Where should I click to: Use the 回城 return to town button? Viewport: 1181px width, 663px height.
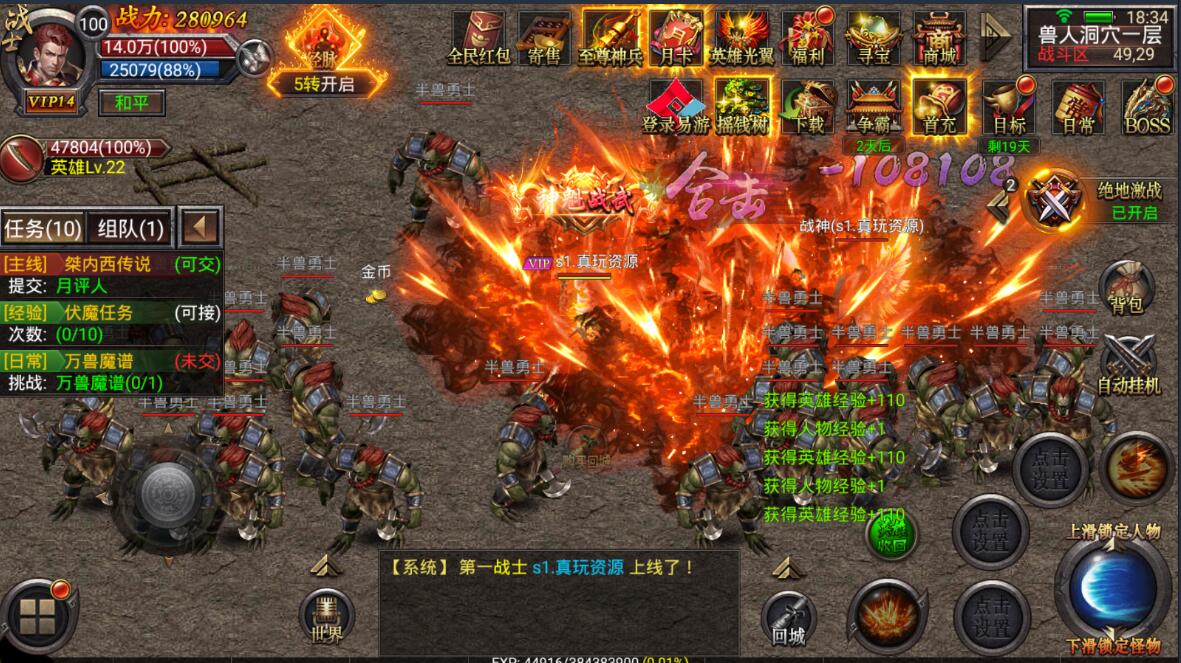click(789, 616)
